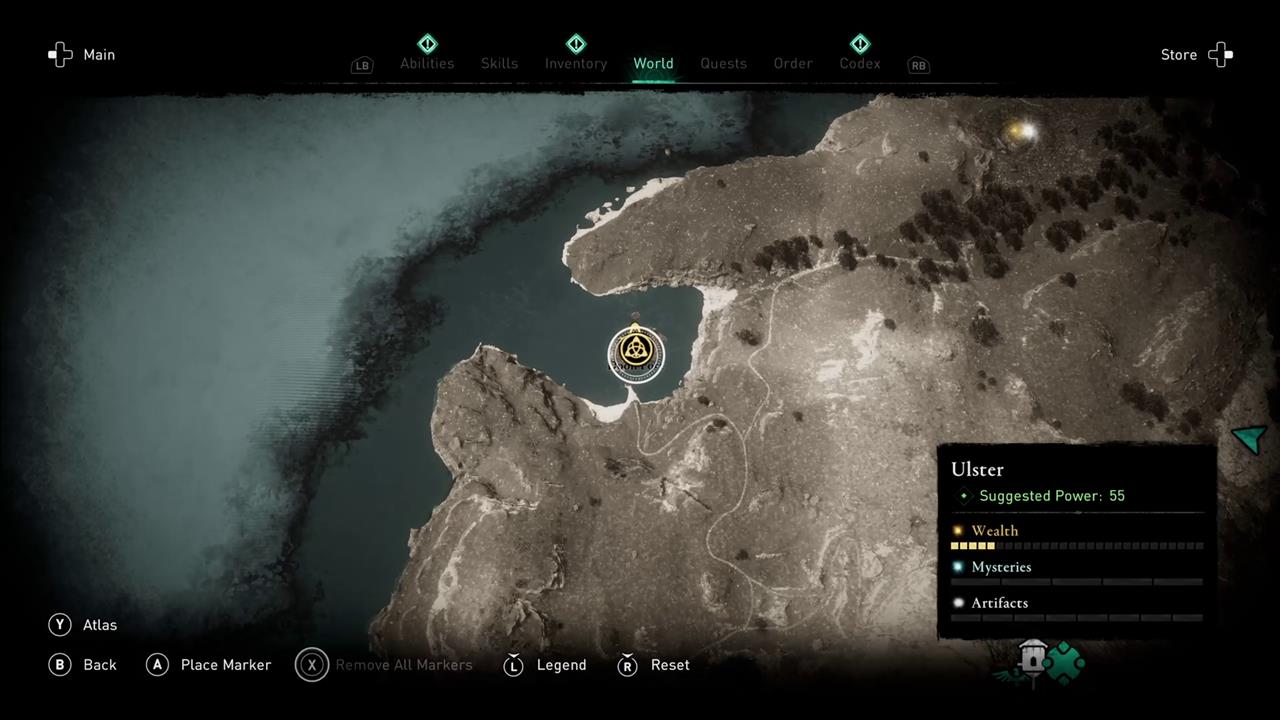Reset the map view
This screenshot has width=1280, height=720.
pos(655,665)
